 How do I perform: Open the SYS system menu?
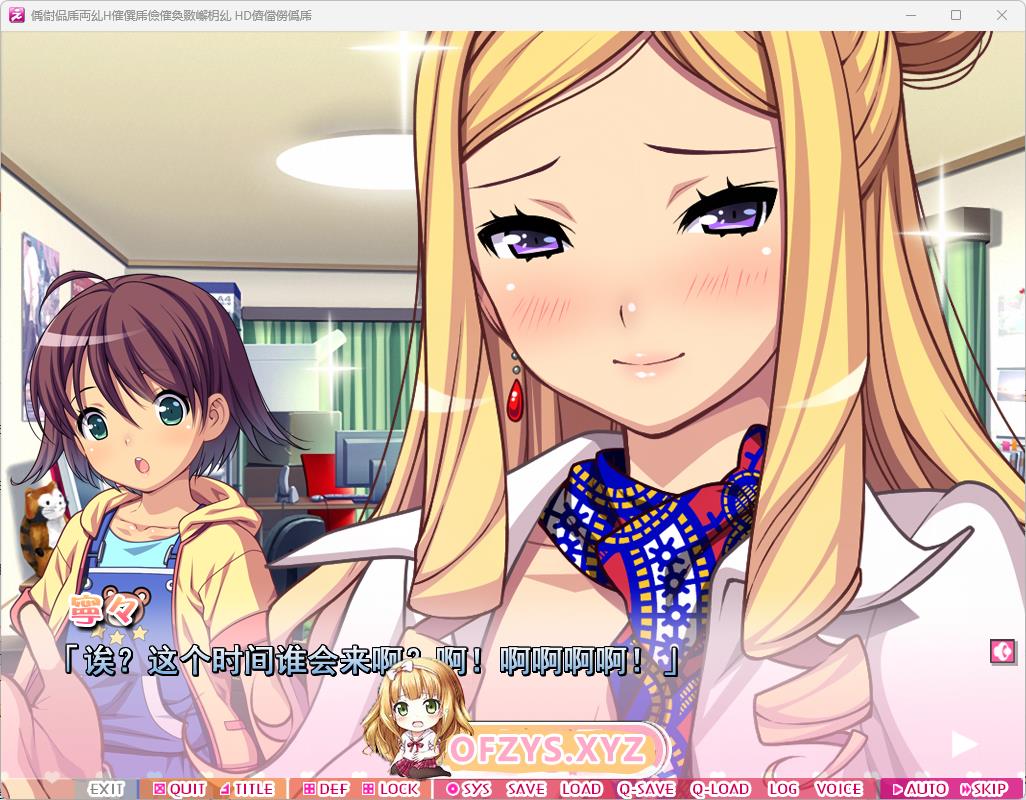(469, 789)
